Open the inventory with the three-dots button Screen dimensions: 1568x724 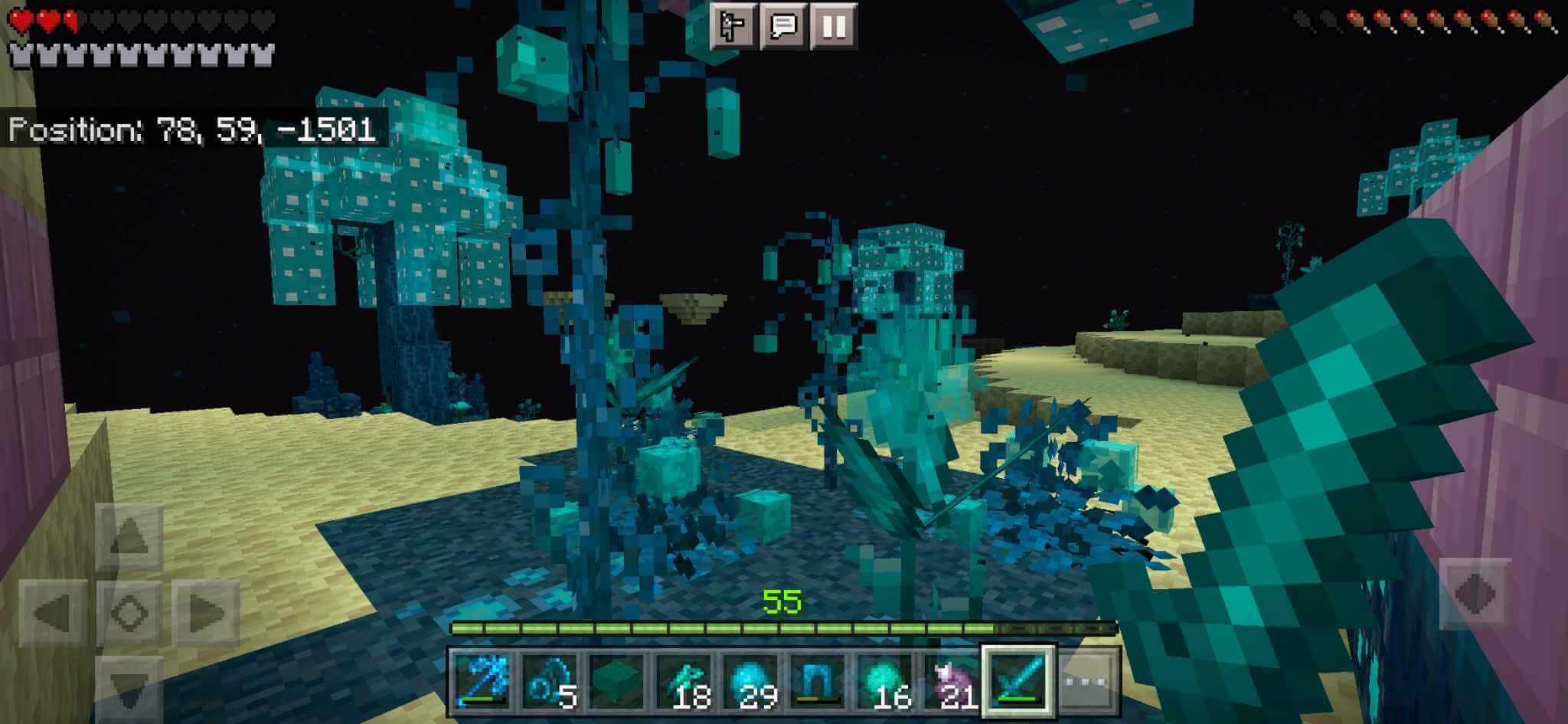[x=1087, y=680]
